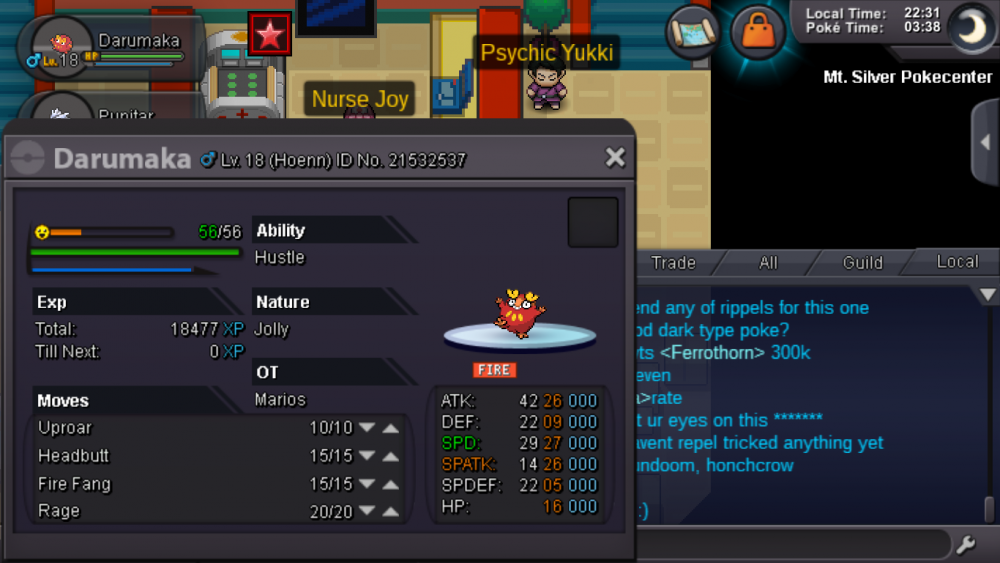Move Uproar down in the move list
The image size is (1000, 563).
pyautogui.click(x=367, y=428)
